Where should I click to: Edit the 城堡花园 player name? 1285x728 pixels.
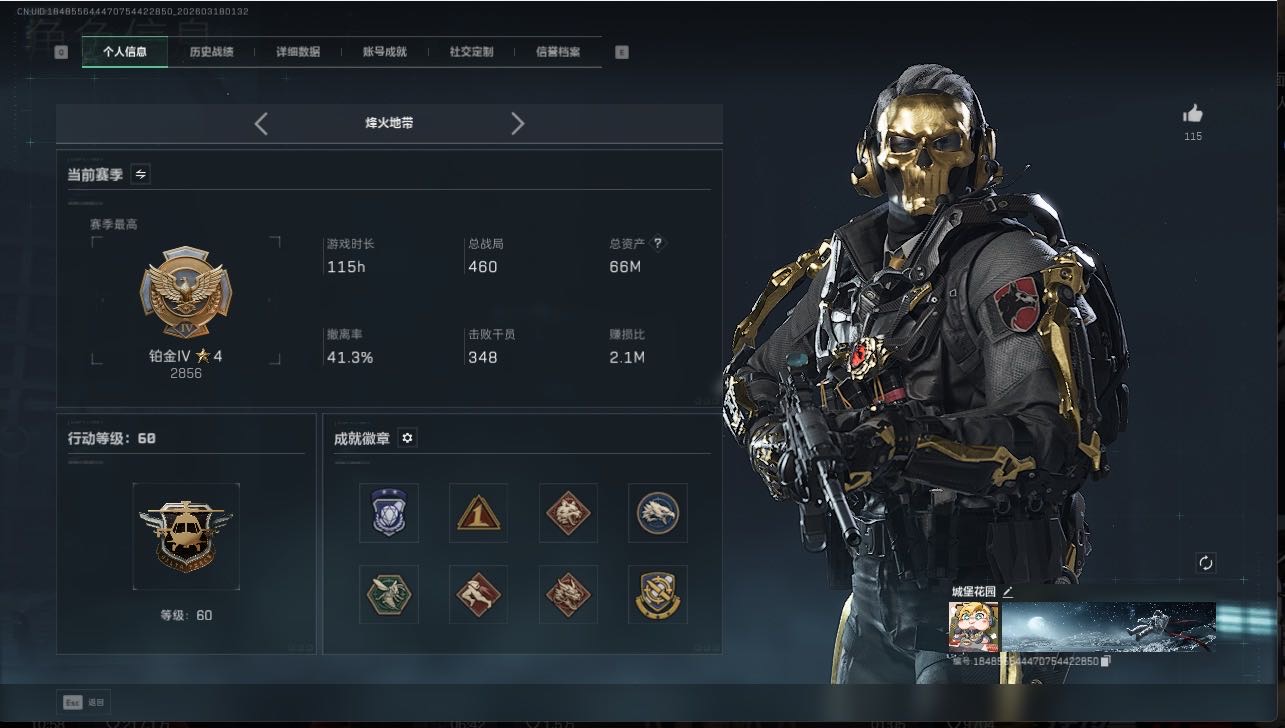tap(1008, 591)
